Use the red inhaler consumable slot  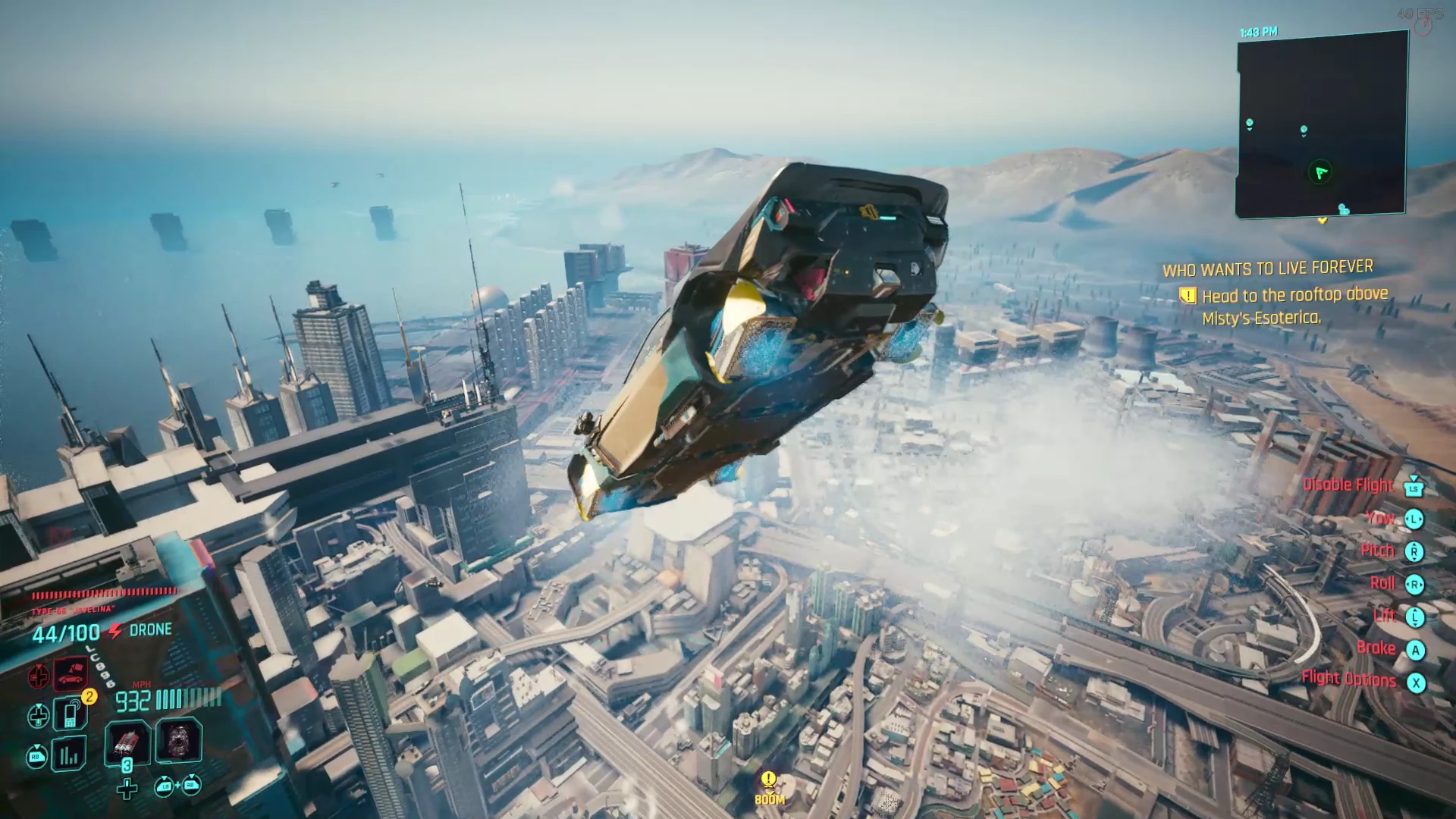[127, 741]
